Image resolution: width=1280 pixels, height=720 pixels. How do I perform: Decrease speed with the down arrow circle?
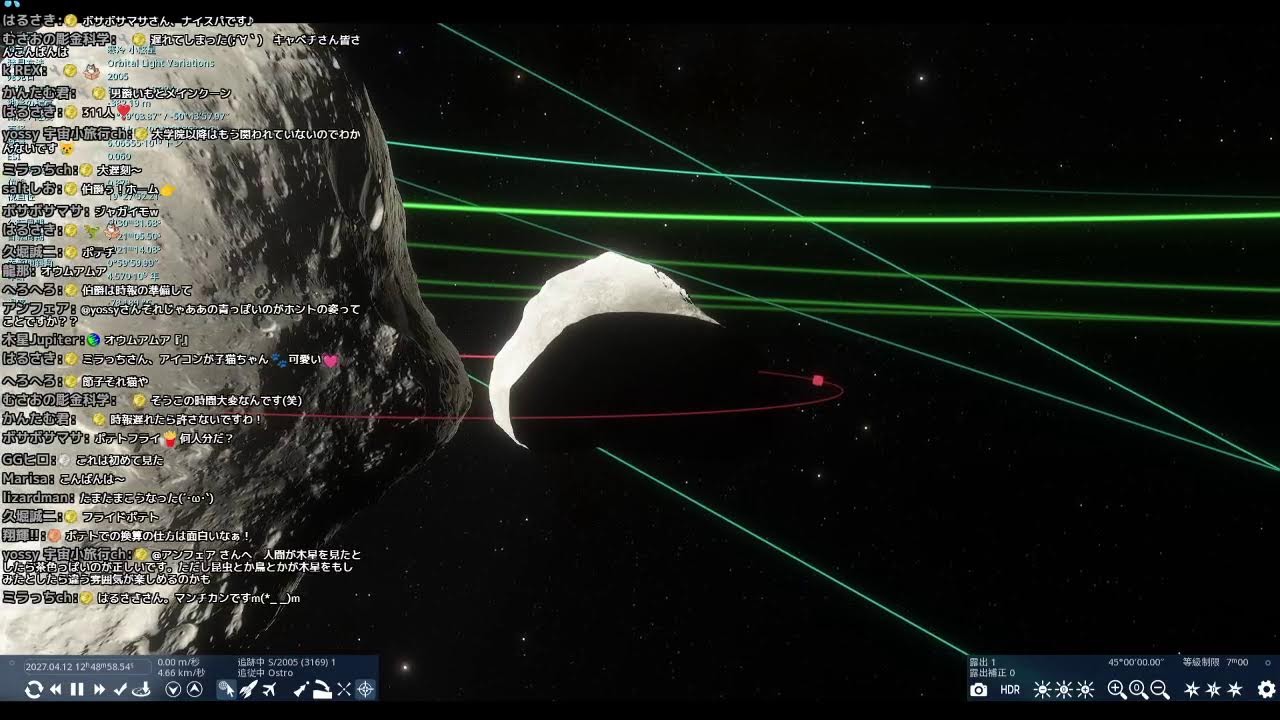pos(173,689)
